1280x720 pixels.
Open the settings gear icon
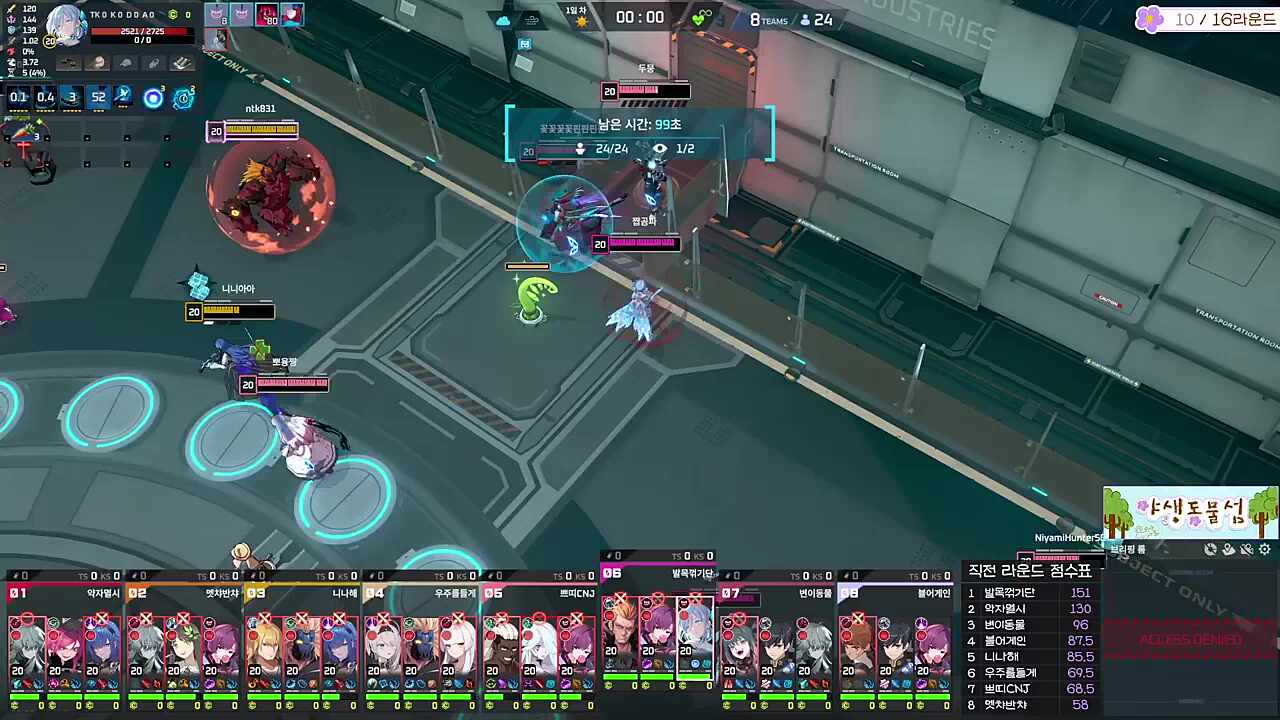[1265, 549]
